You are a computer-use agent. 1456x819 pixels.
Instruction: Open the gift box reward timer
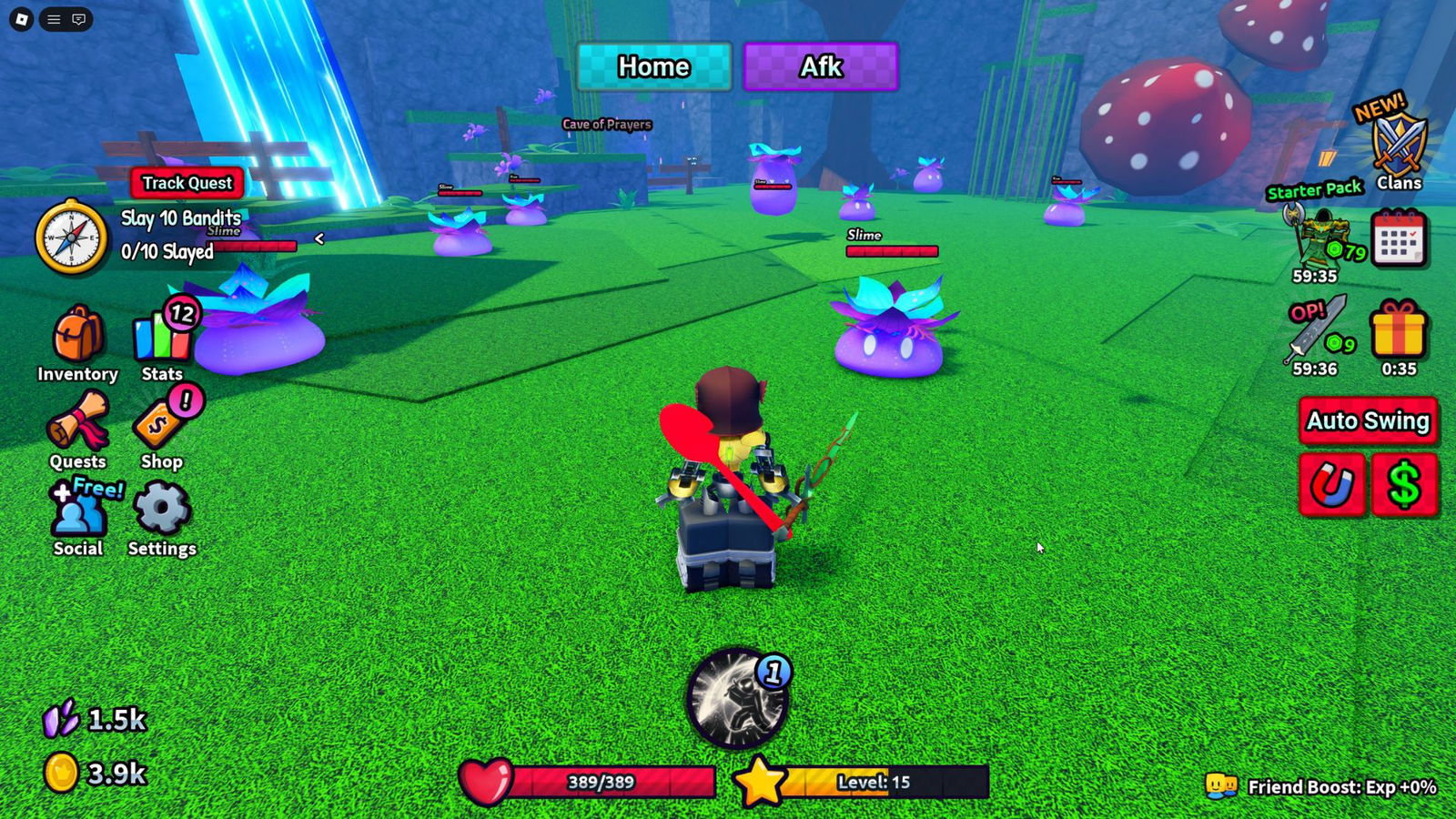1399,330
